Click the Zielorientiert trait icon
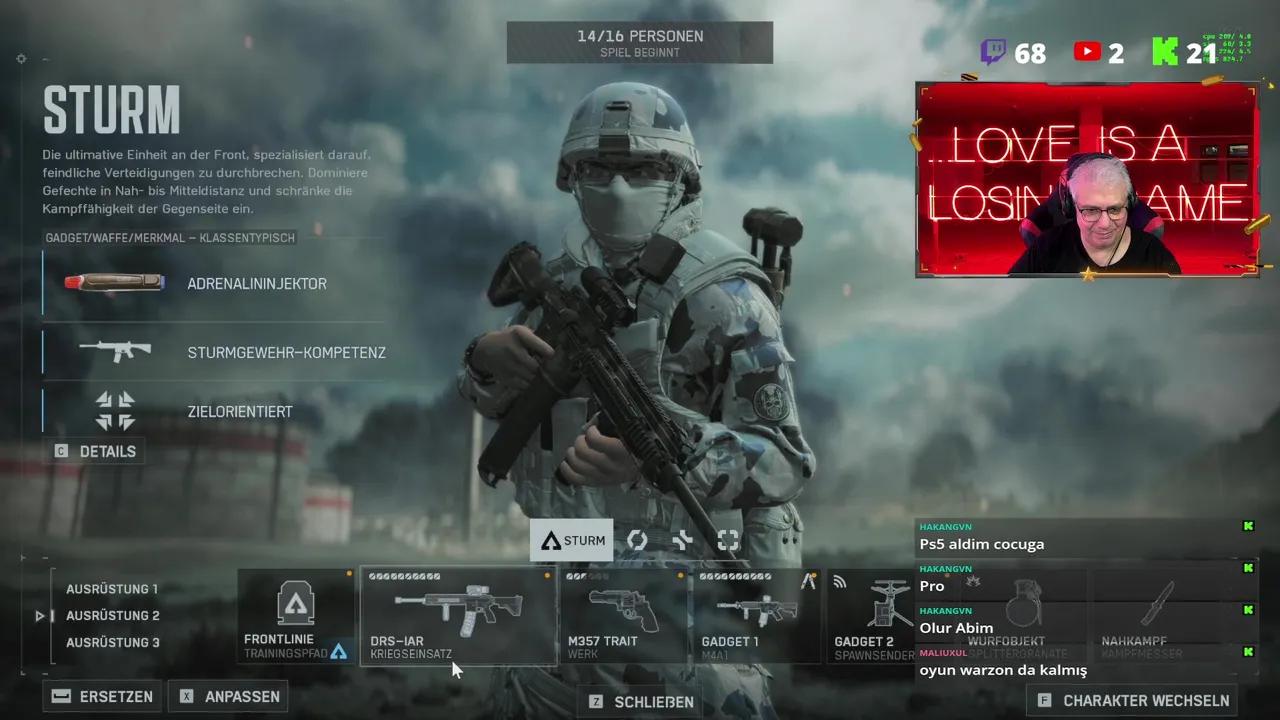 113,410
